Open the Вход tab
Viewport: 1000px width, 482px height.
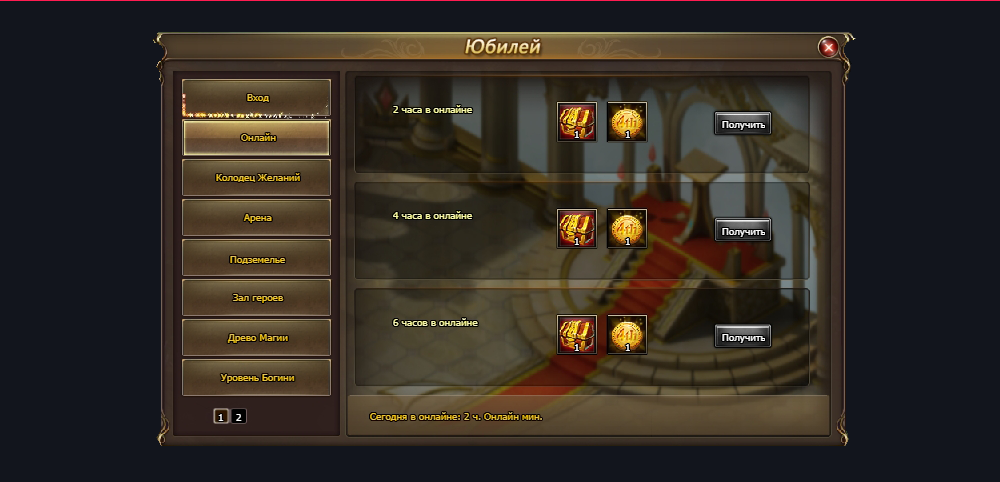[x=257, y=98]
